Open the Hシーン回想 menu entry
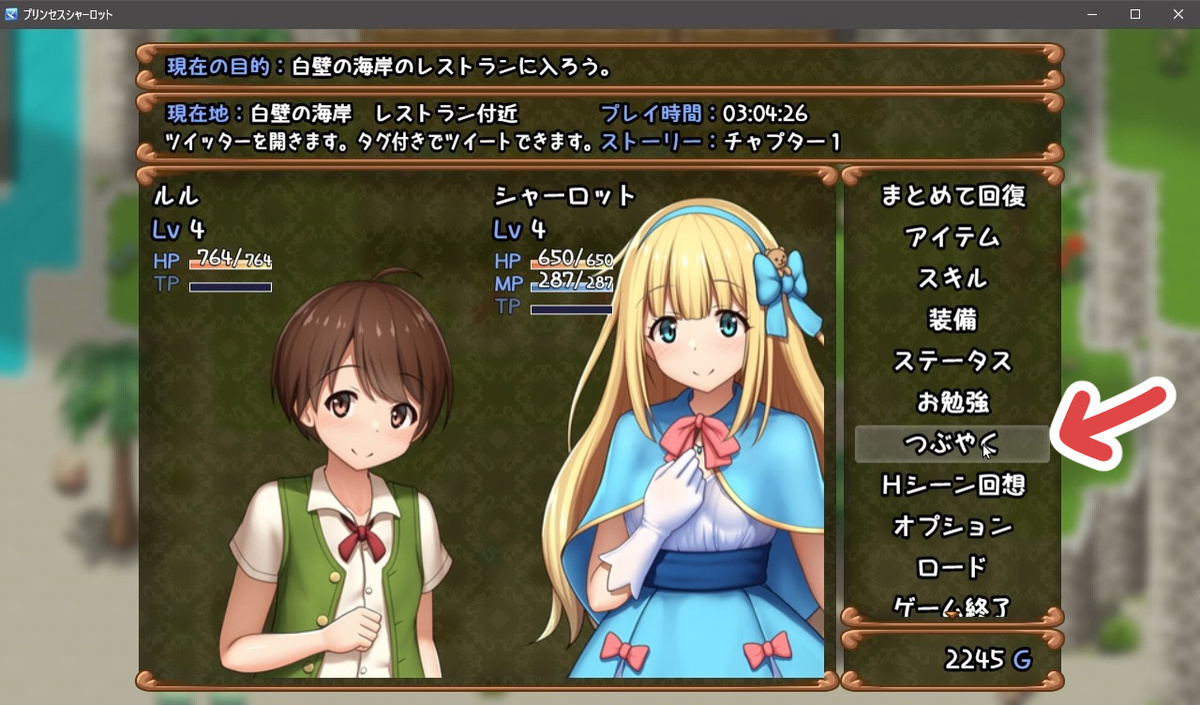 click(952, 485)
